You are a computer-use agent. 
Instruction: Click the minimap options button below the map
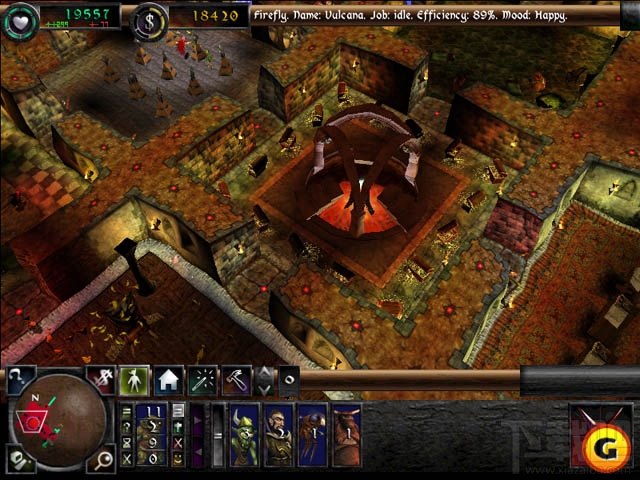(x=18, y=460)
